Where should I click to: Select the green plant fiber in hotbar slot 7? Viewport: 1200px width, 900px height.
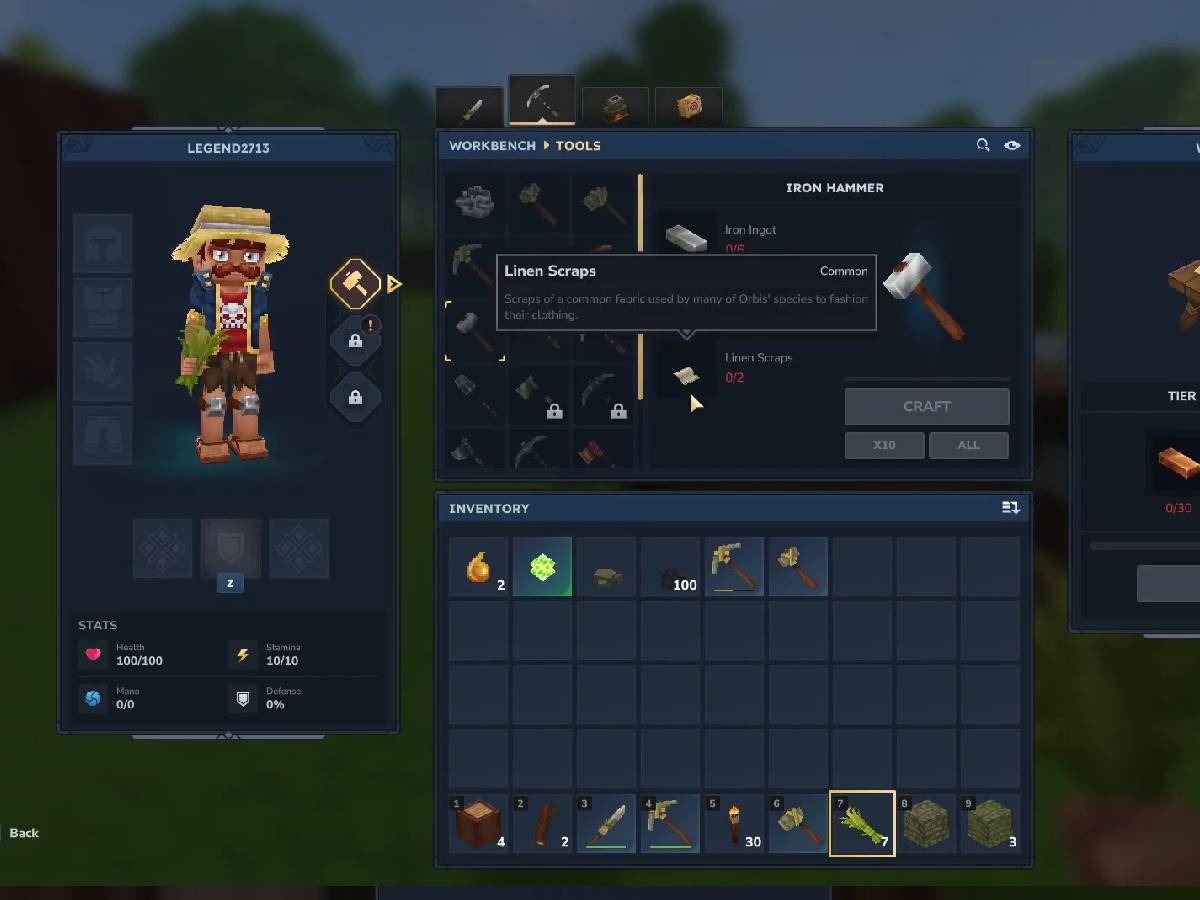click(x=861, y=824)
